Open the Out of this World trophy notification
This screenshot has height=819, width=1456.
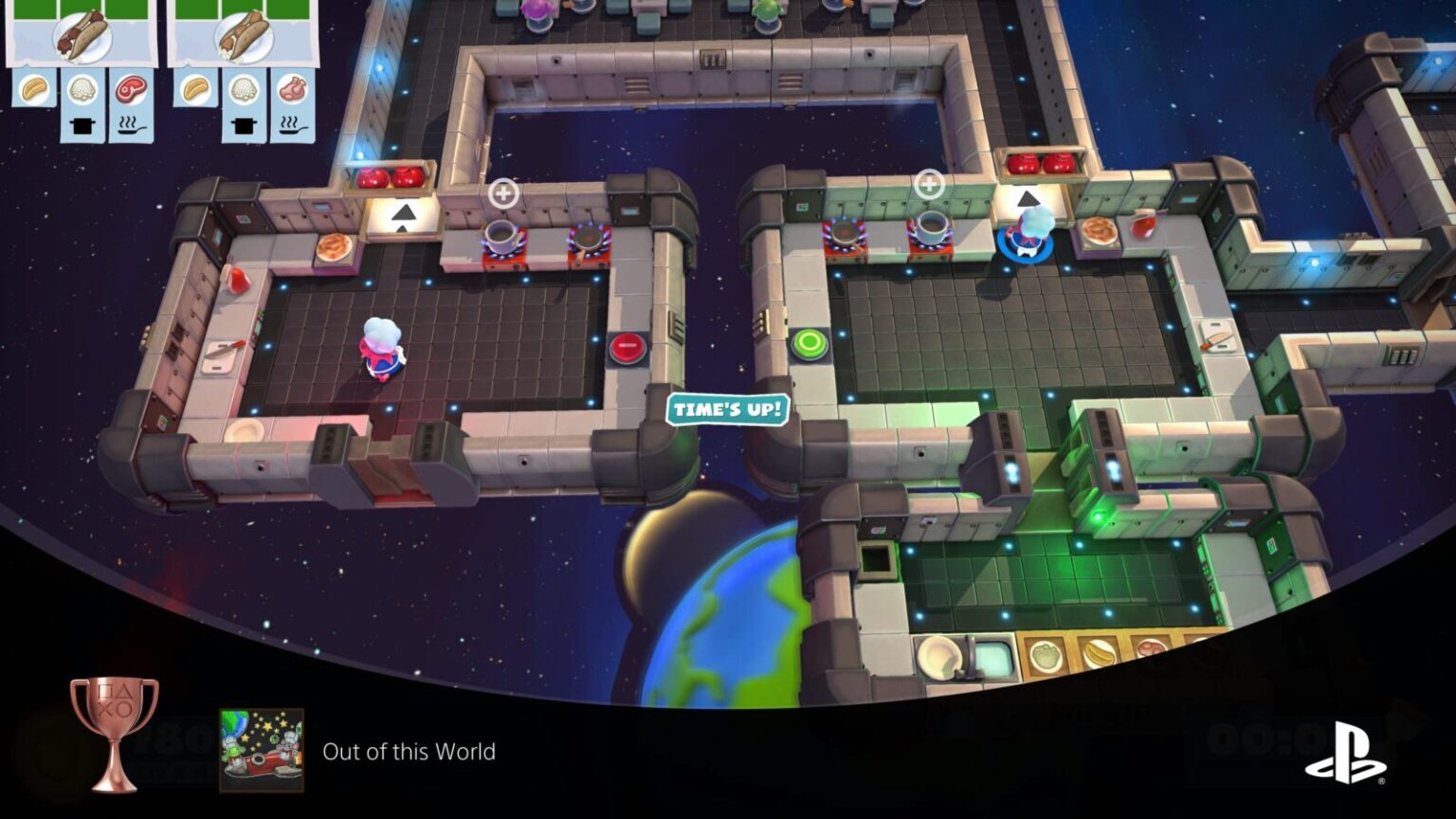(408, 752)
